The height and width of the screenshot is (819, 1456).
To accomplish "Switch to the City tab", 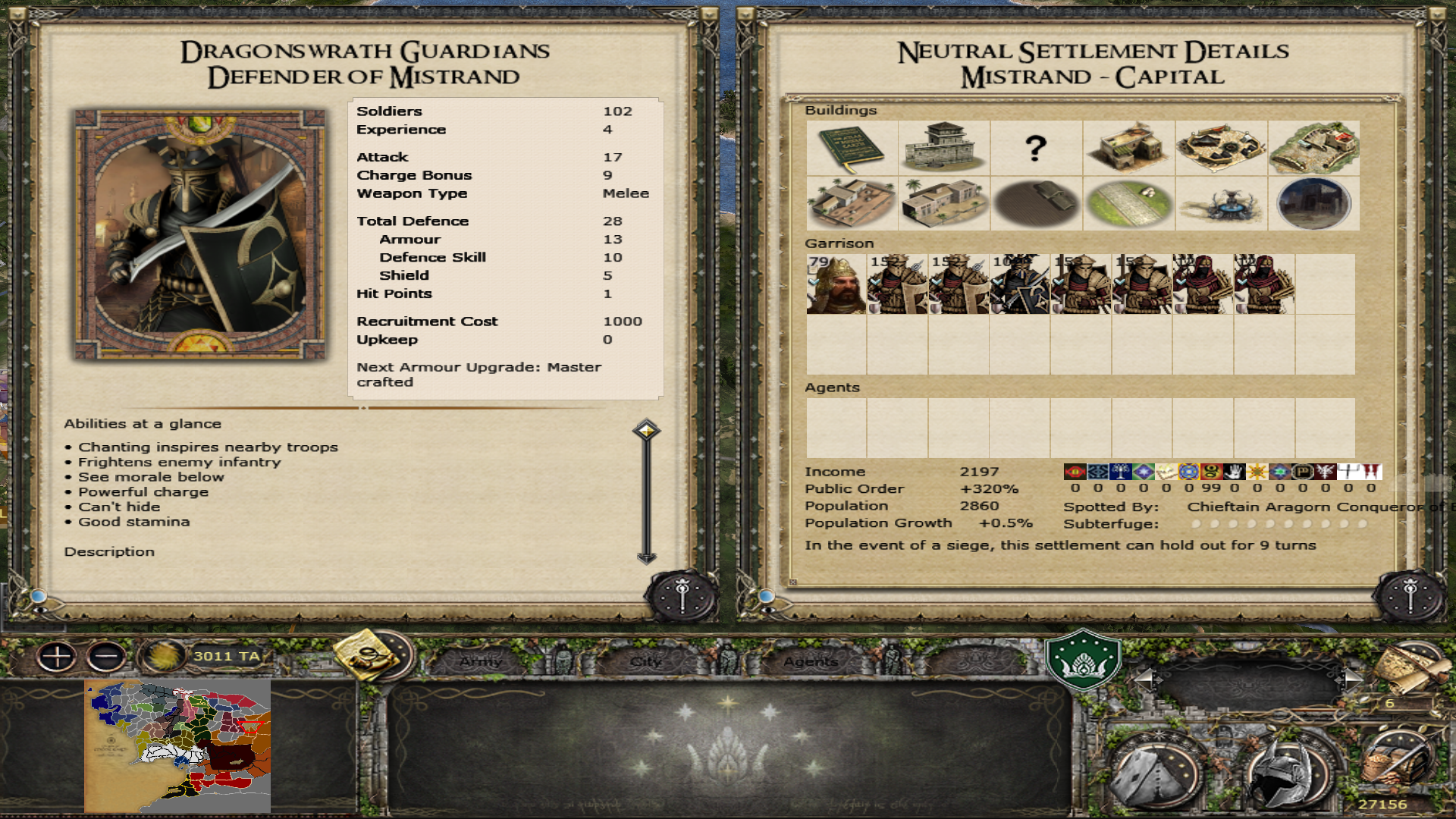I will point(646,661).
